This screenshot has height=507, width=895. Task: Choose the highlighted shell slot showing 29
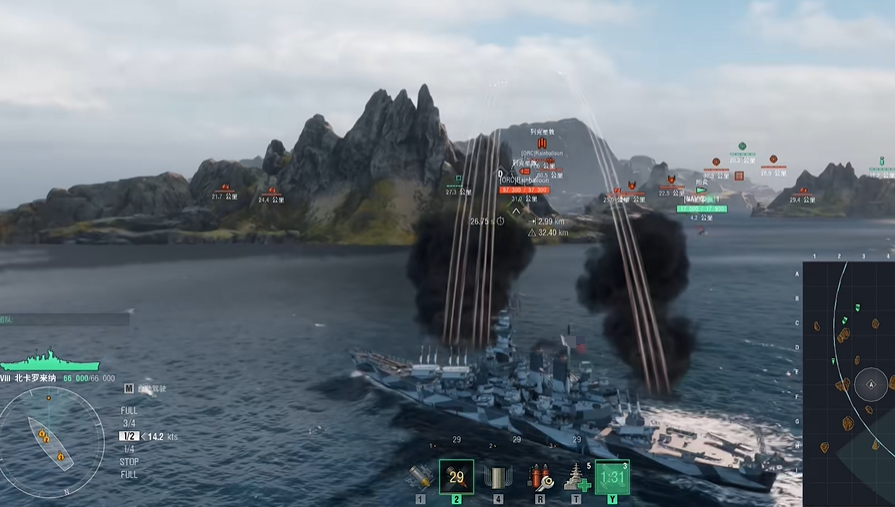(457, 477)
